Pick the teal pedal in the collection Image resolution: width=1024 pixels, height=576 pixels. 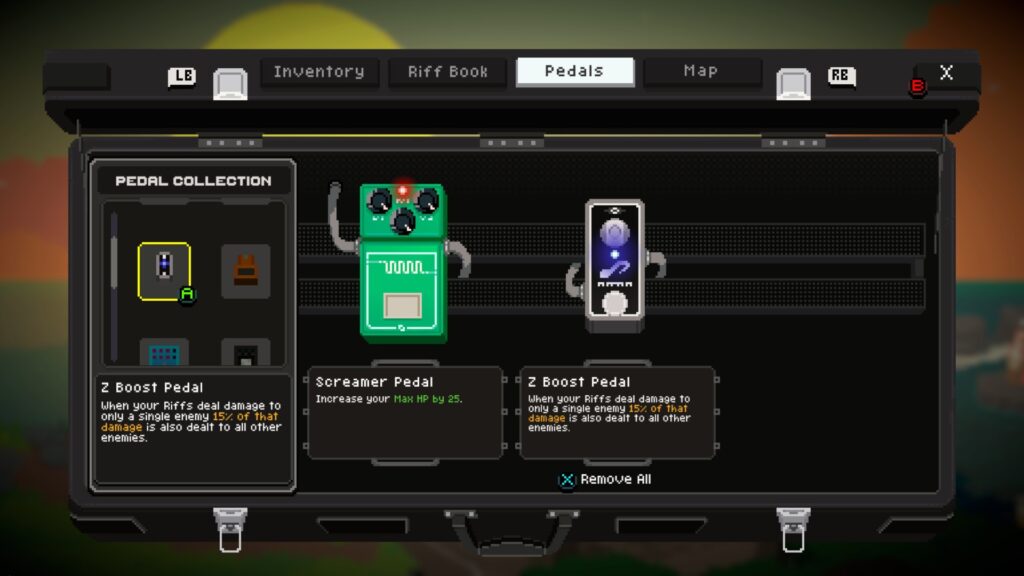click(x=164, y=353)
